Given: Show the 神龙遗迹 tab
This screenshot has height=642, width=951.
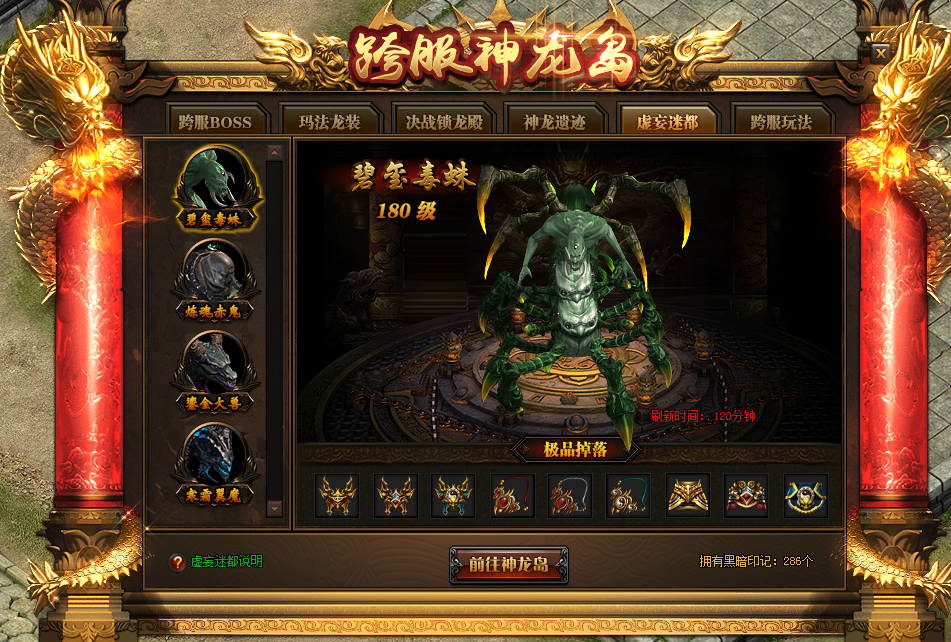Looking at the screenshot, I should pyautogui.click(x=554, y=122).
